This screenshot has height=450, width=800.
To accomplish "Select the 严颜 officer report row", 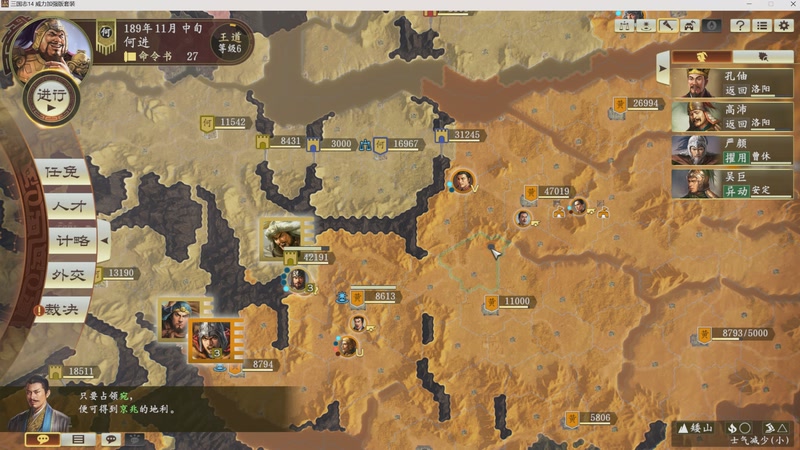I will tap(732, 150).
